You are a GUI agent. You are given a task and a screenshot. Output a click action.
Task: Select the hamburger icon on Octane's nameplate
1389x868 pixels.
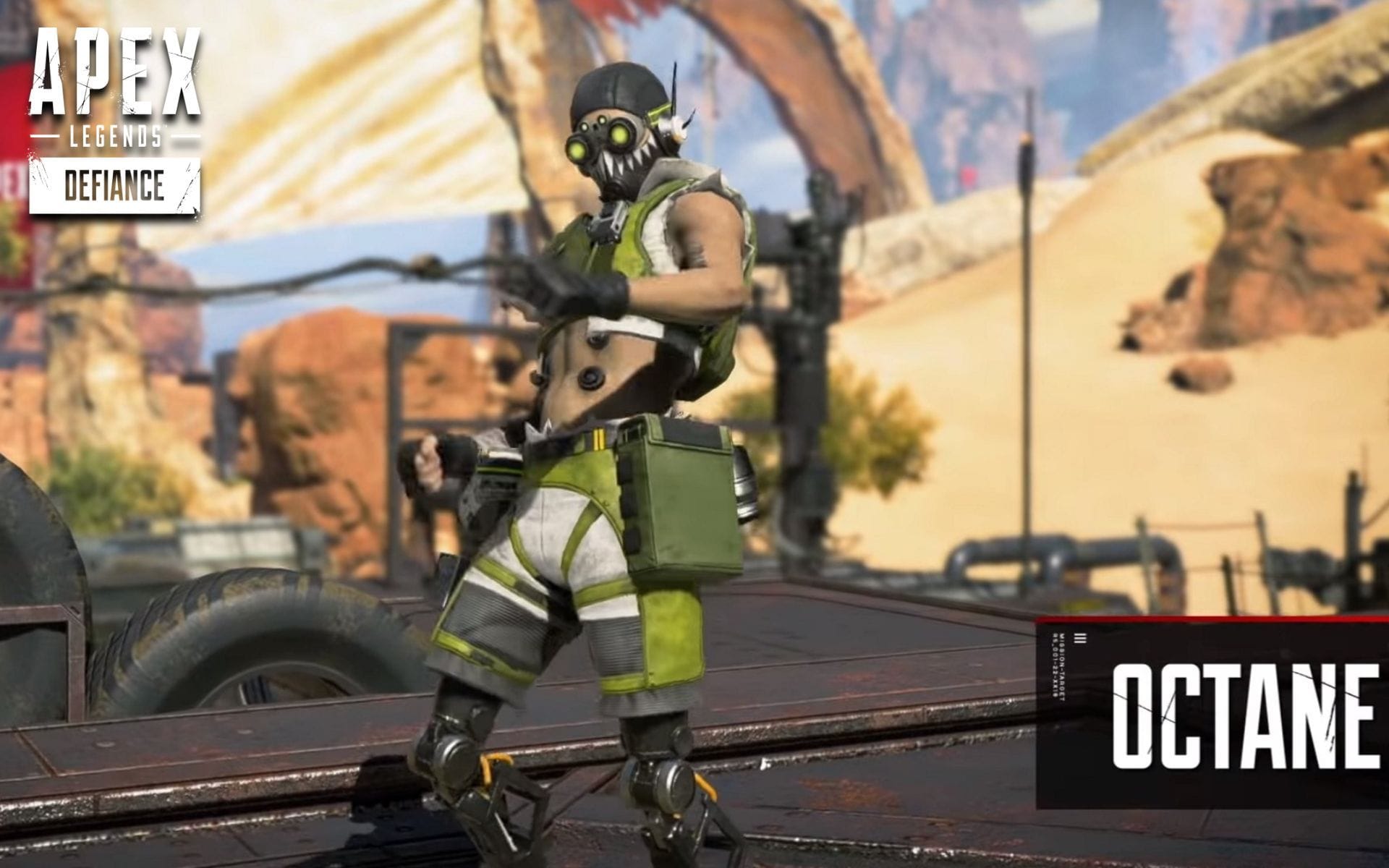tap(1079, 637)
